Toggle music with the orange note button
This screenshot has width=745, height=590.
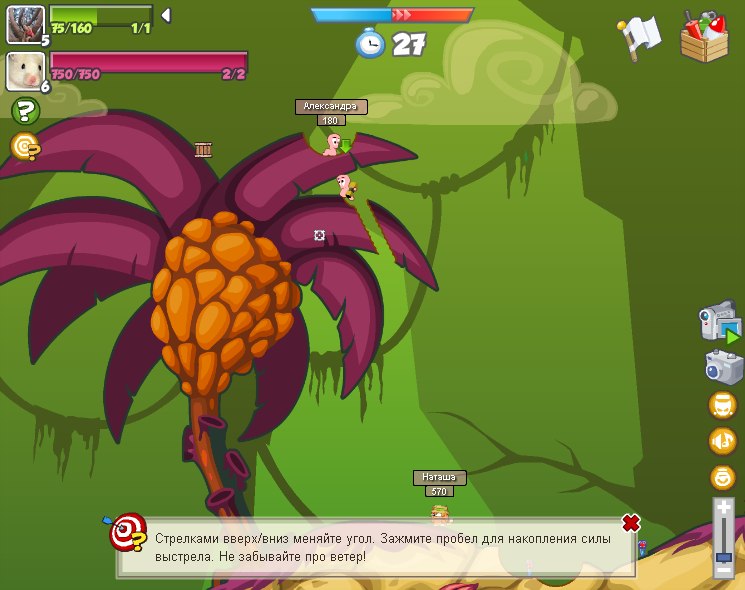722,441
